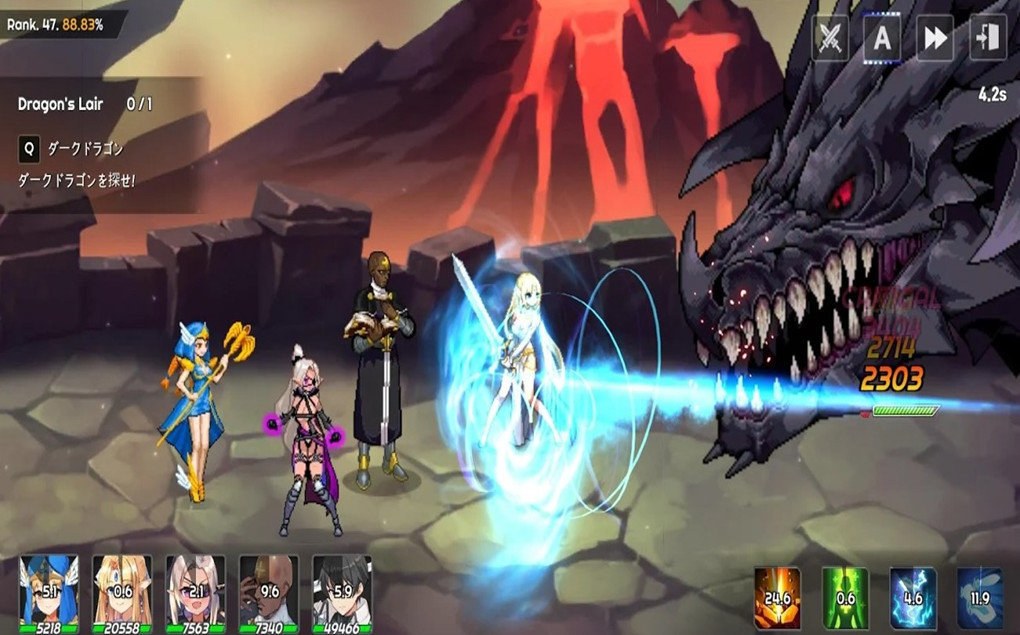Image resolution: width=1020 pixels, height=635 pixels.
Task: Activate the dark blue bird skill
Action: pos(979,598)
